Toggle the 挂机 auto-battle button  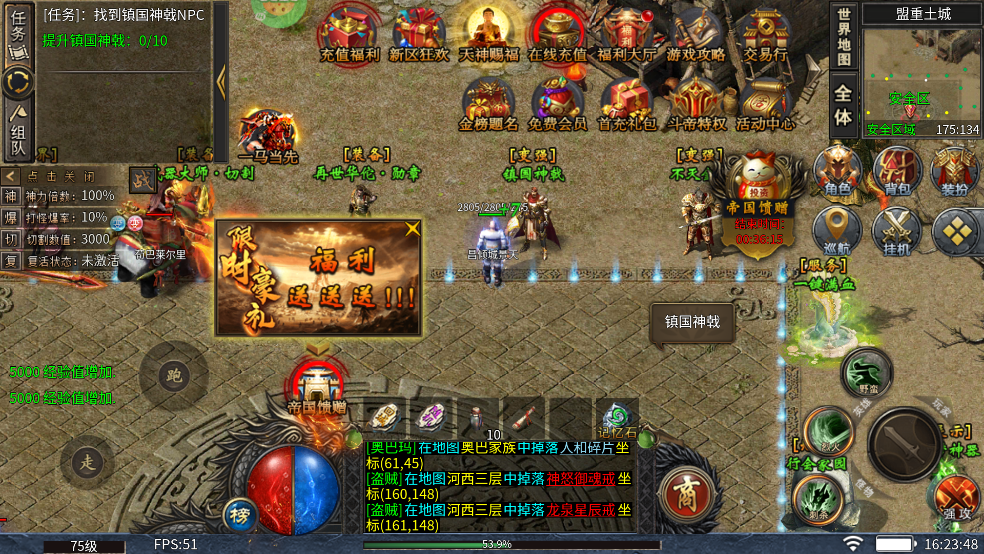coord(896,231)
